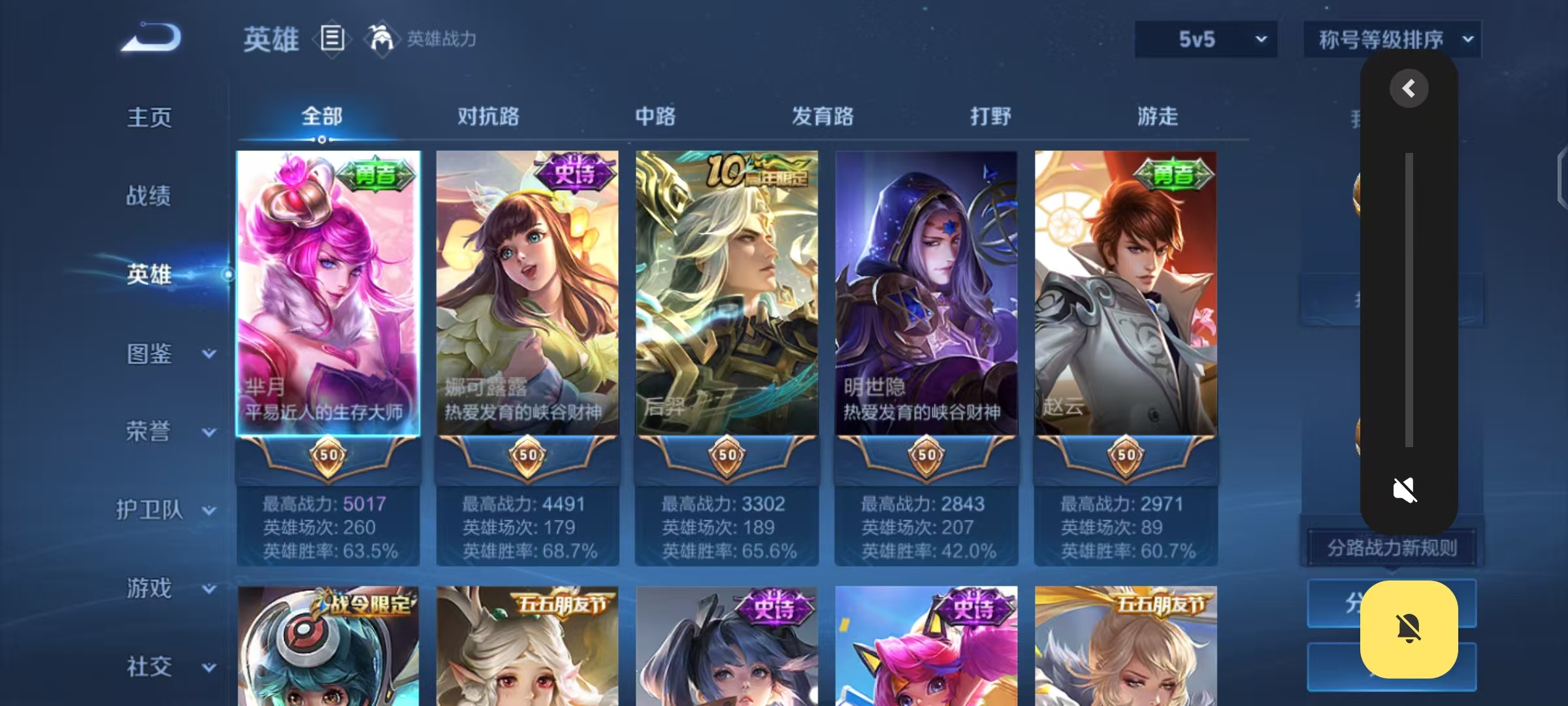Screen dimensions: 1568x706
Task: Click the back chevron atop the dark side panel
Action: [1410, 87]
